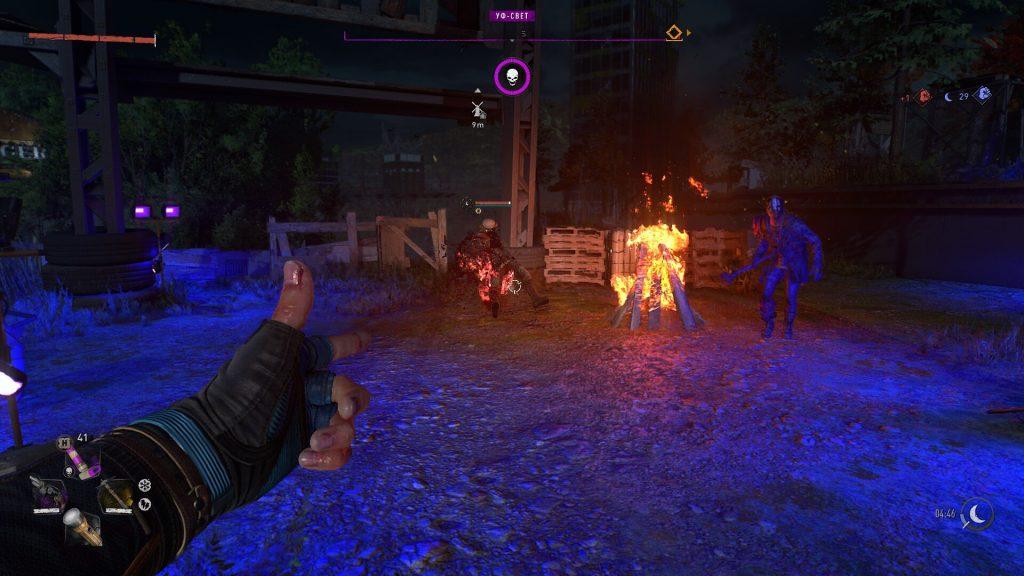
Task: Click the orange diamond compass marker
Action: point(675,33)
